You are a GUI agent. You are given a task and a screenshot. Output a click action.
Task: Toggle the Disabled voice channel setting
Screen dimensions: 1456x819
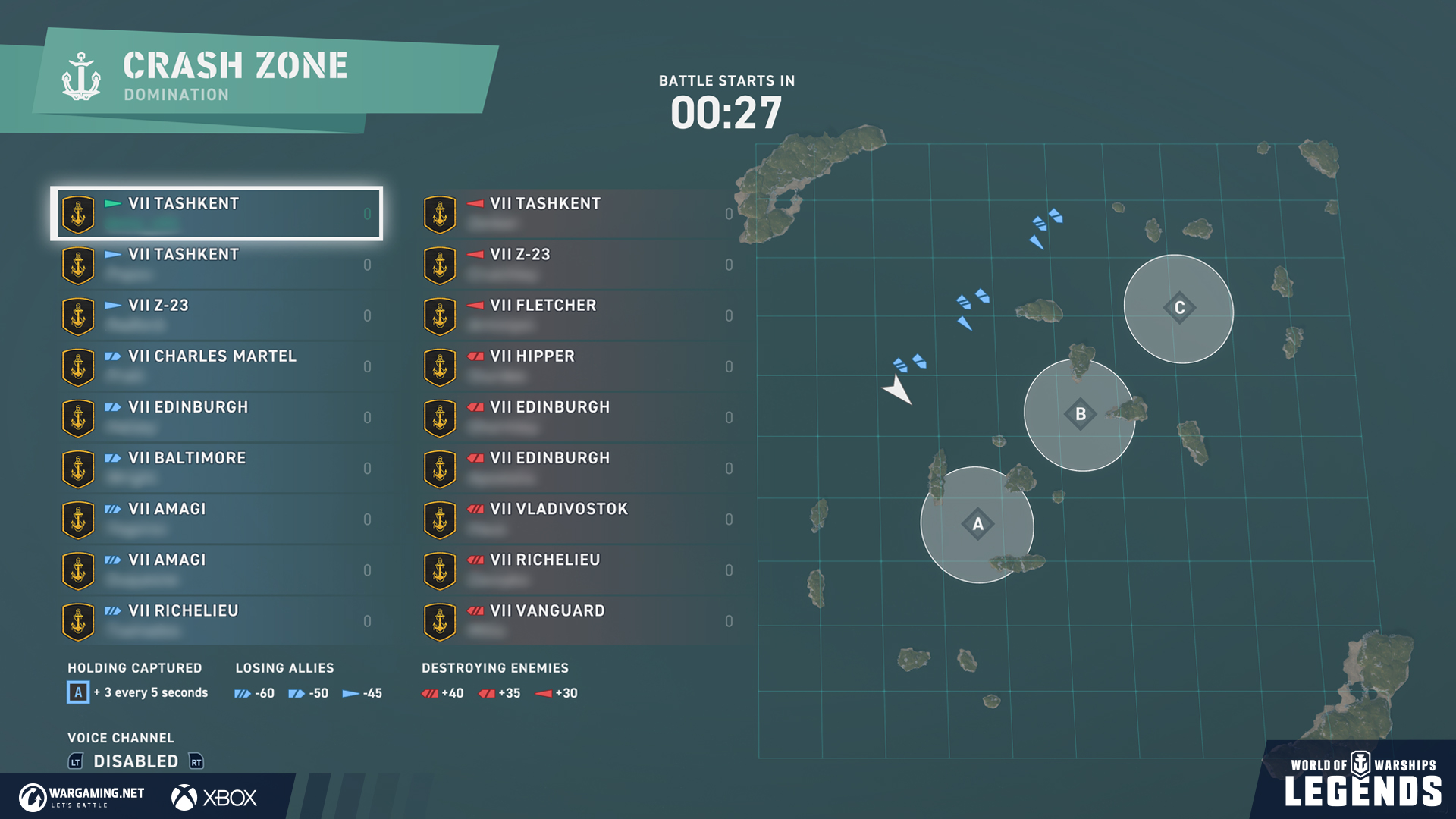click(136, 761)
